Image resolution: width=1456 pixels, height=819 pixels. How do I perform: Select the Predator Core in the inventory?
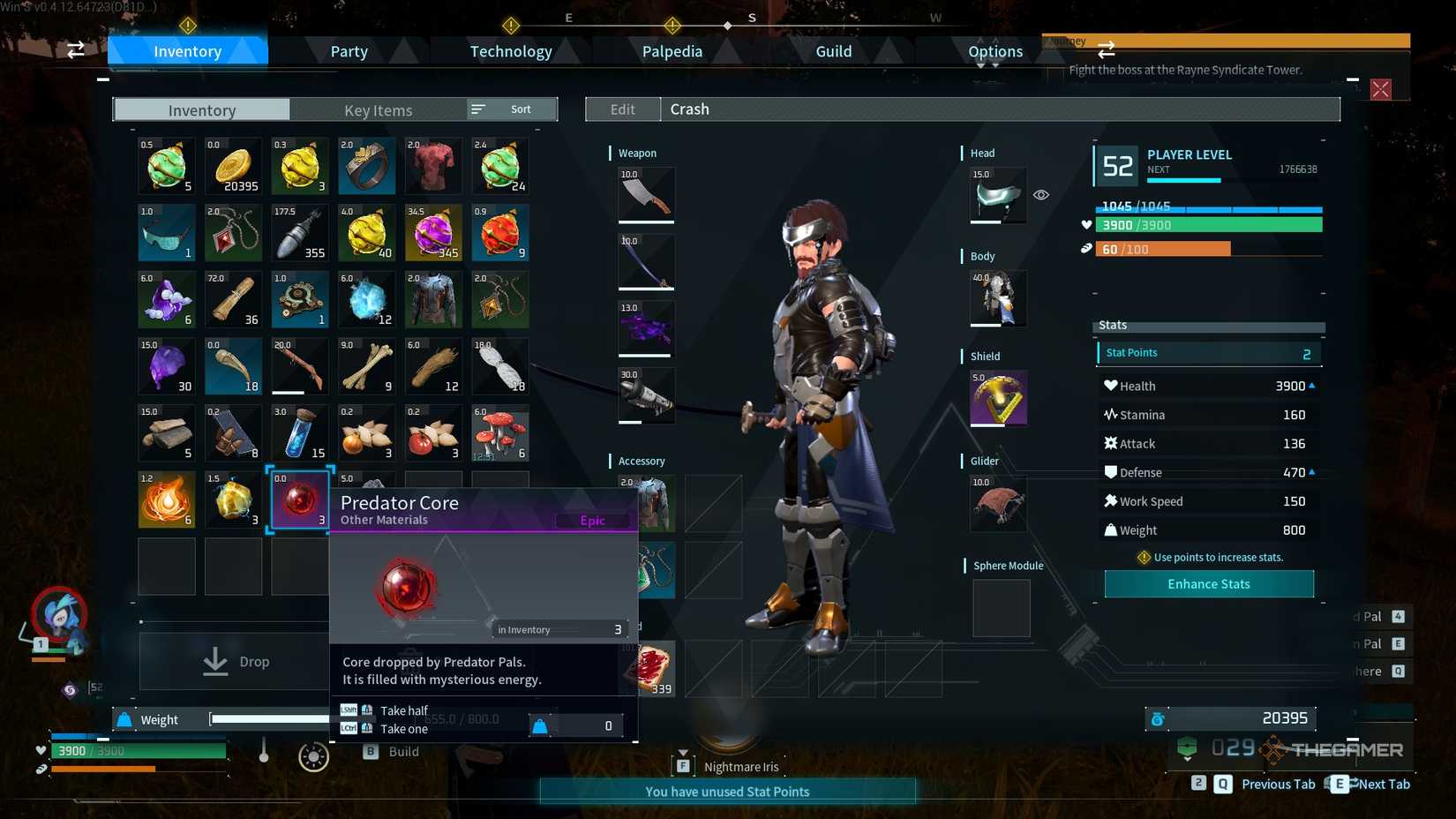[x=299, y=500]
